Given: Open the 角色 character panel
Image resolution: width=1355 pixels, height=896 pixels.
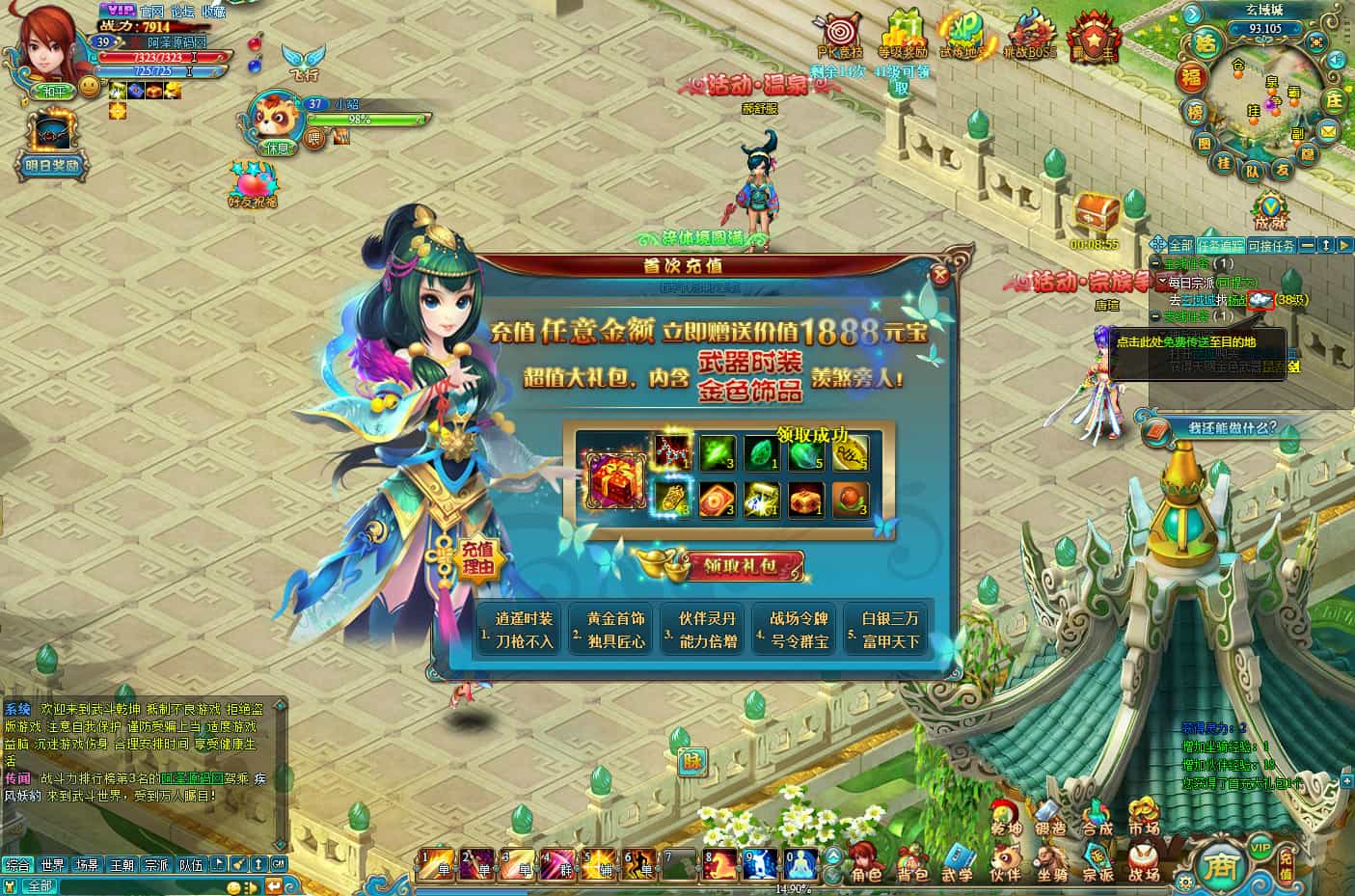Looking at the screenshot, I should tap(865, 862).
